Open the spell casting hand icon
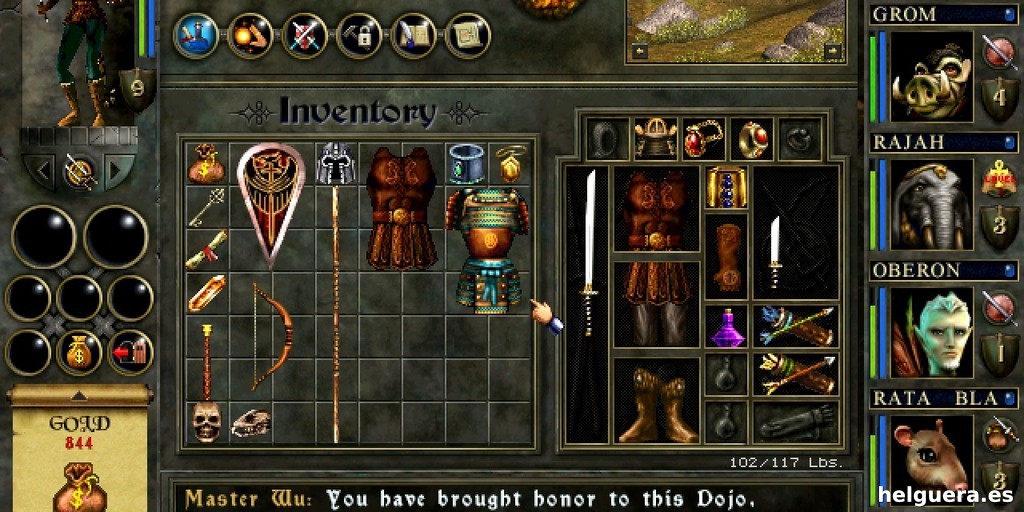The width and height of the screenshot is (1024, 512). [x=250, y=35]
